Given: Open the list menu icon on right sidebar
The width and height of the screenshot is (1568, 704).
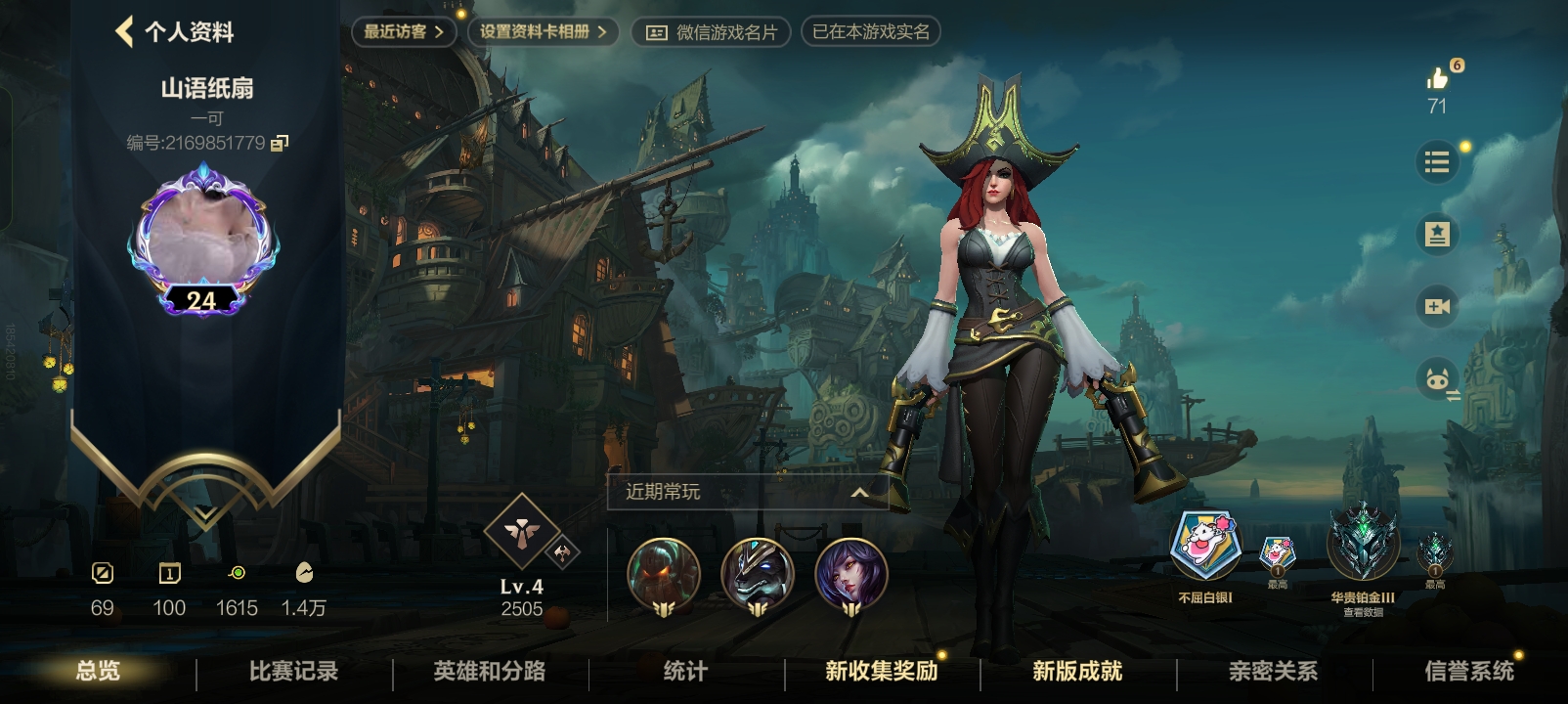Looking at the screenshot, I should click(1436, 162).
